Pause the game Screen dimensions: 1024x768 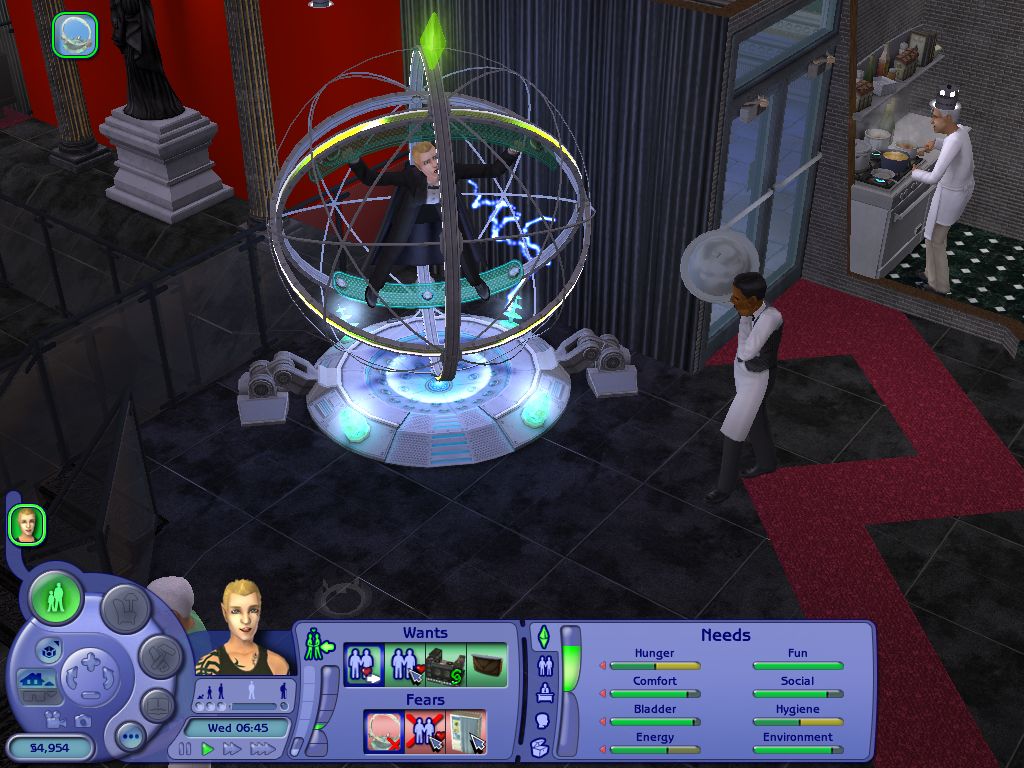pyautogui.click(x=185, y=748)
